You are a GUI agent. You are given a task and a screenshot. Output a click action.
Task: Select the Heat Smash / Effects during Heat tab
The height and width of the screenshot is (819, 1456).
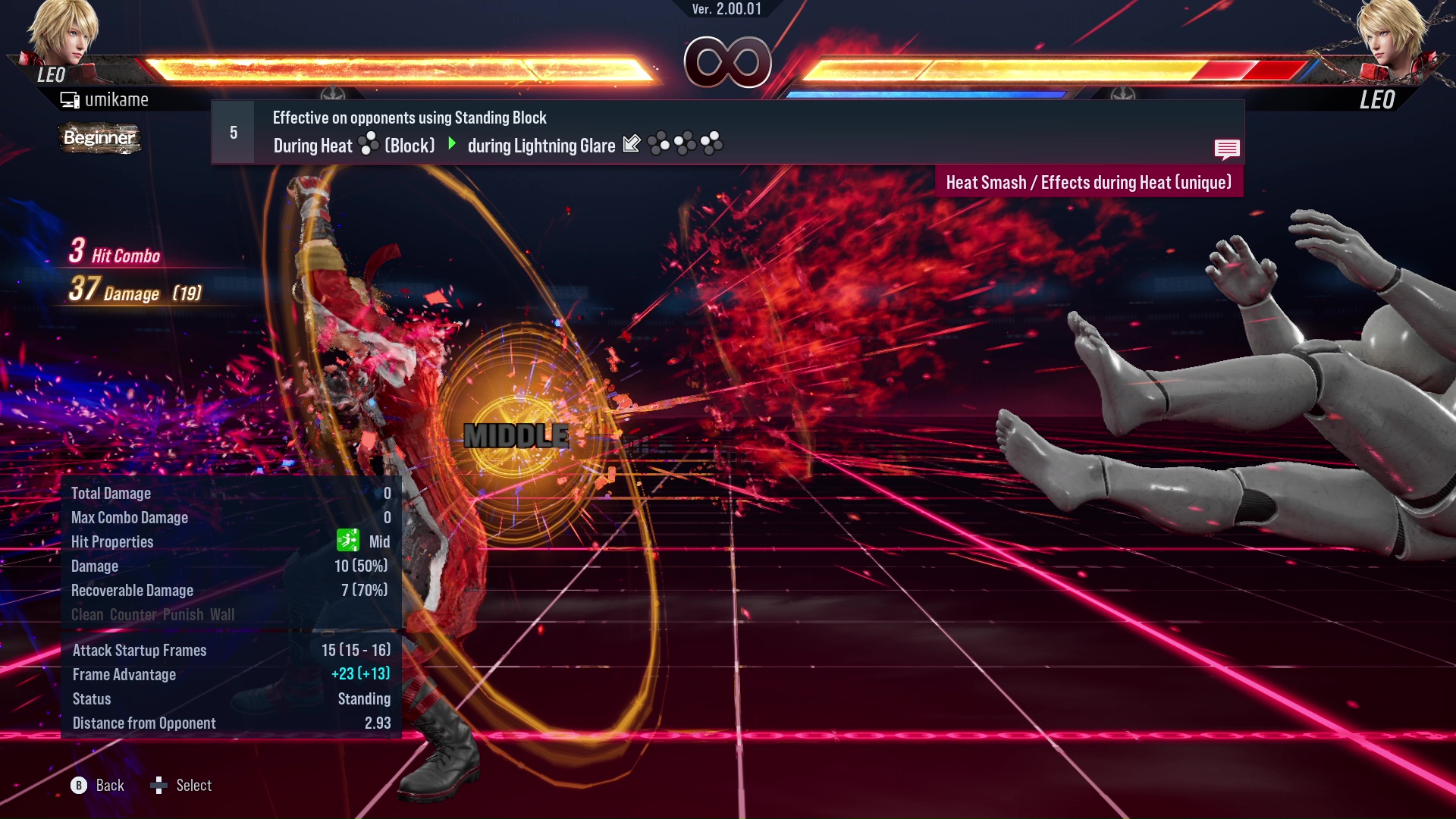click(x=1089, y=181)
